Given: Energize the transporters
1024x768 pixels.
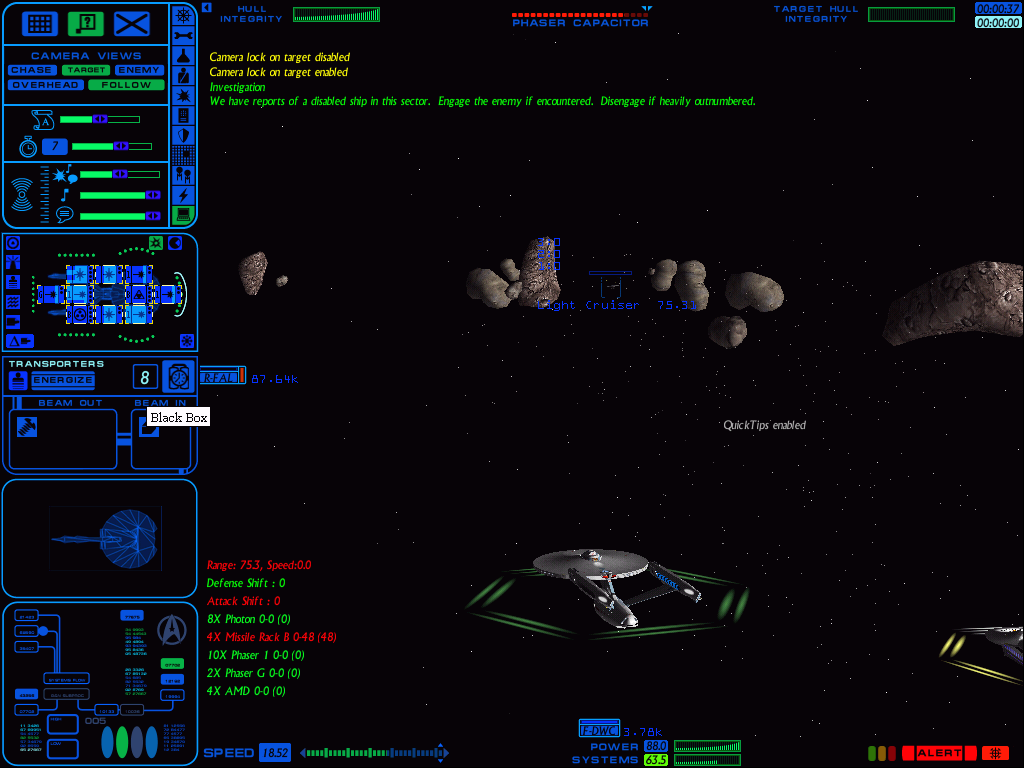Looking at the screenshot, I should pos(62,380).
